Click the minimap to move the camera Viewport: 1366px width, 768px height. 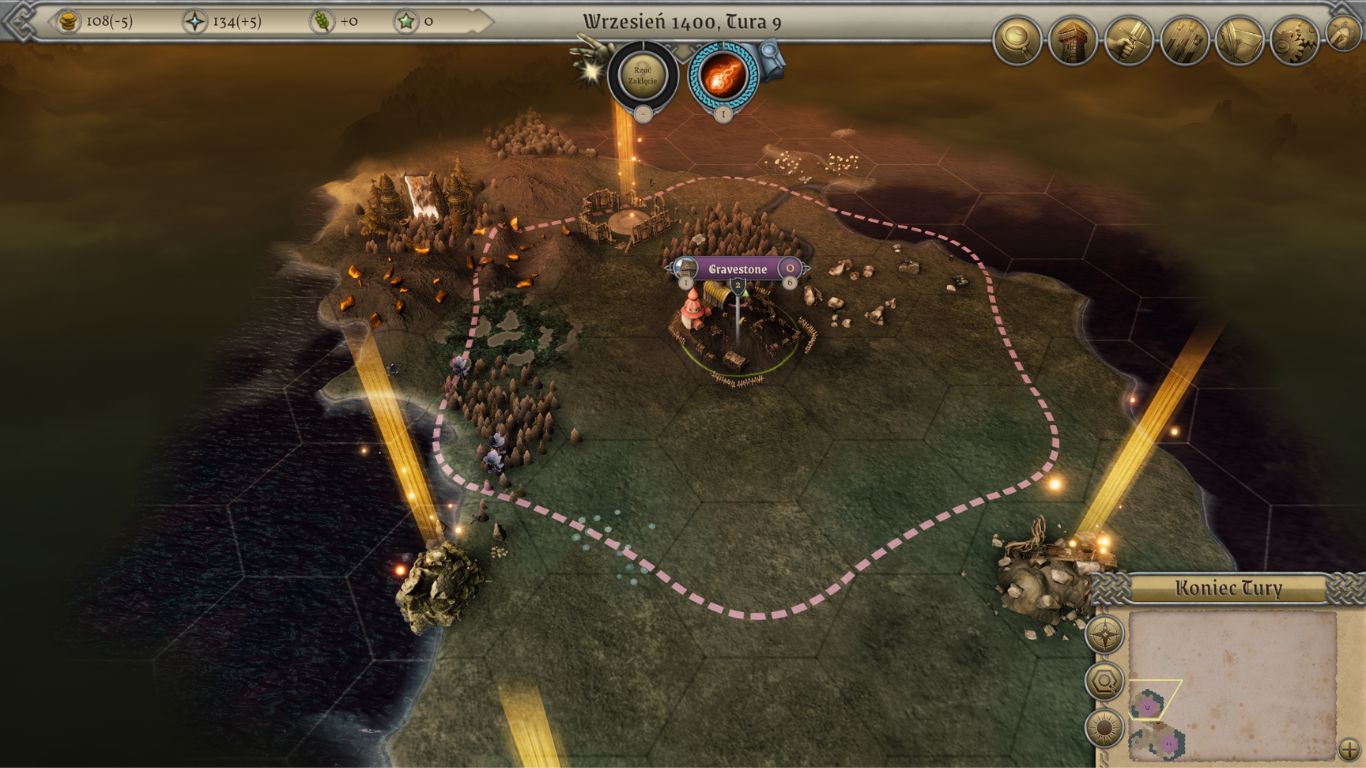coord(1236,680)
